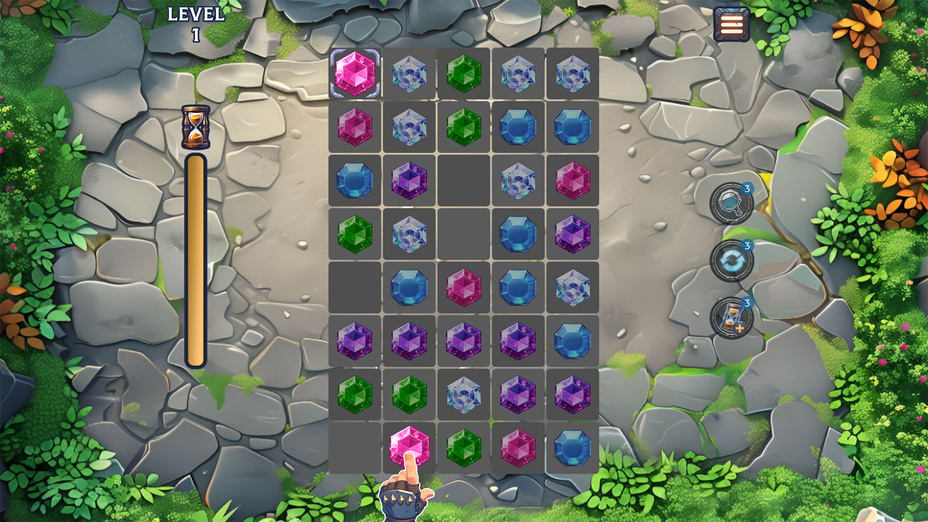Use the magnifying glass hint booster

(730, 203)
